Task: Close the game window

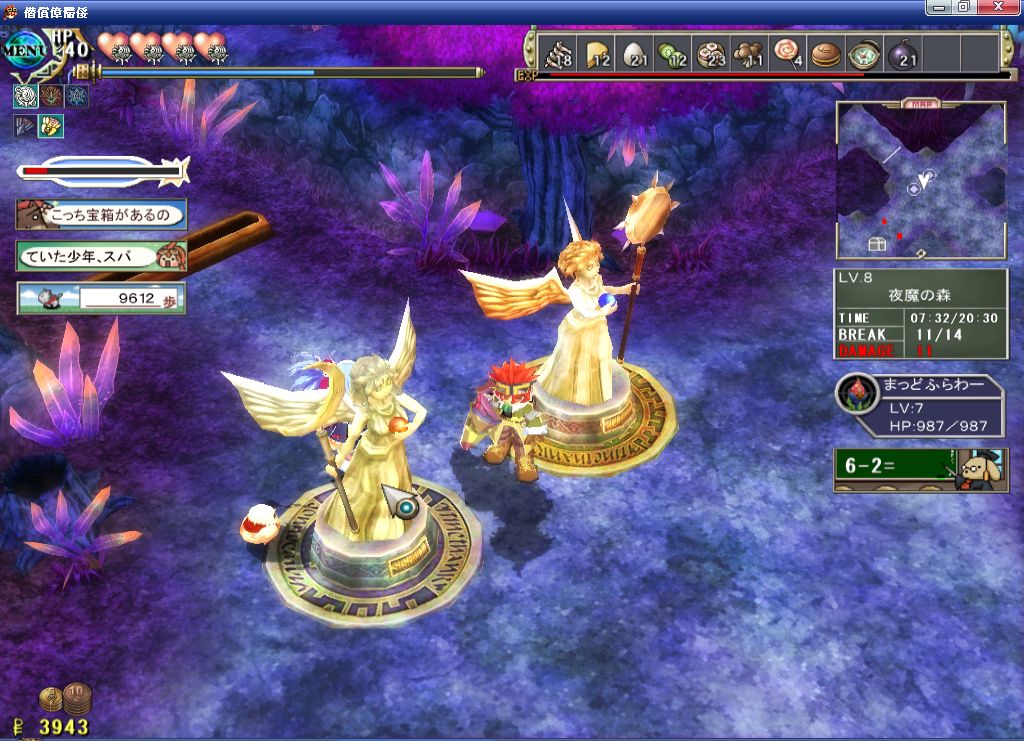Action: click(x=1003, y=7)
